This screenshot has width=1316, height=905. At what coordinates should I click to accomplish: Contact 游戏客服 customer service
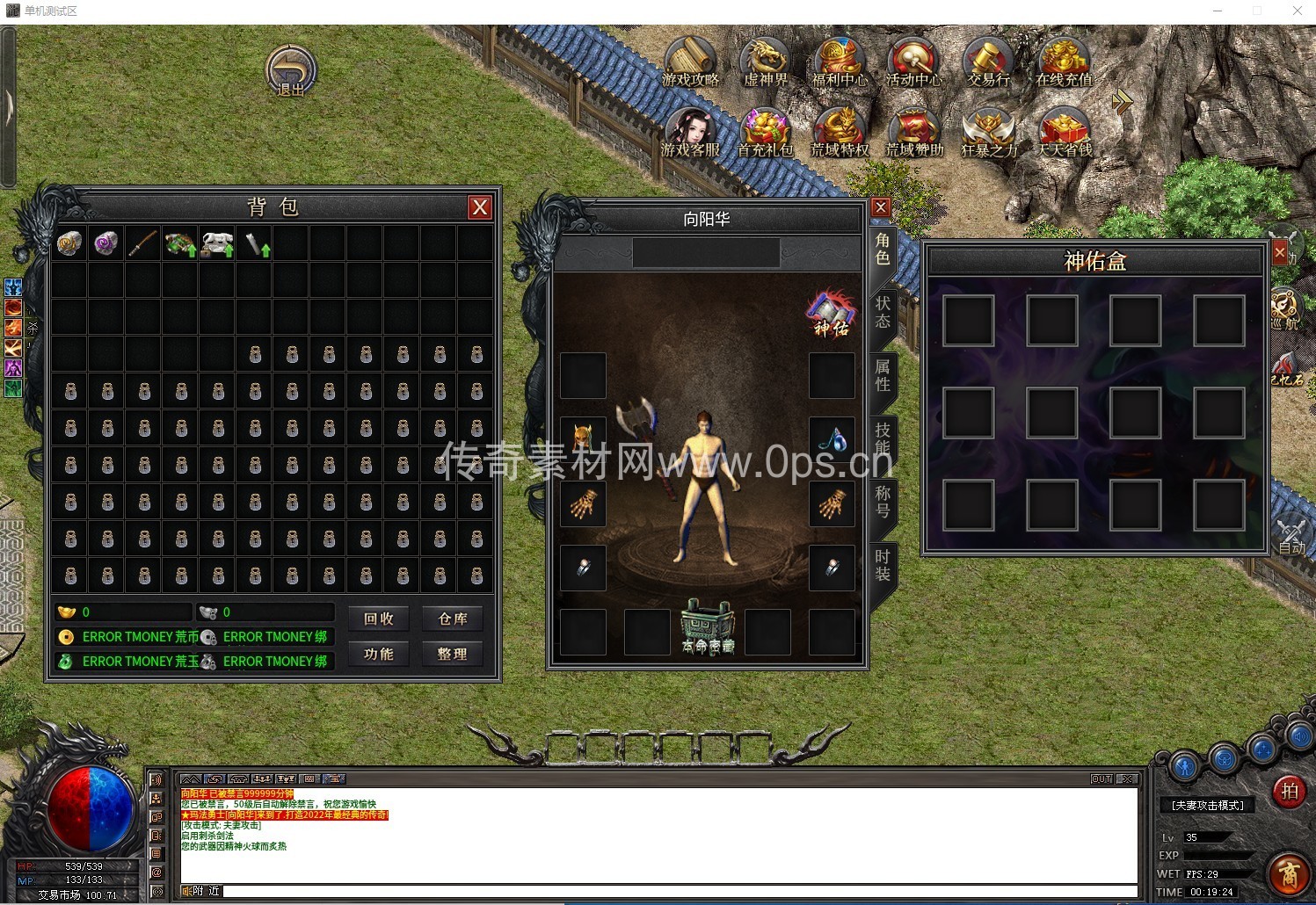tap(690, 134)
